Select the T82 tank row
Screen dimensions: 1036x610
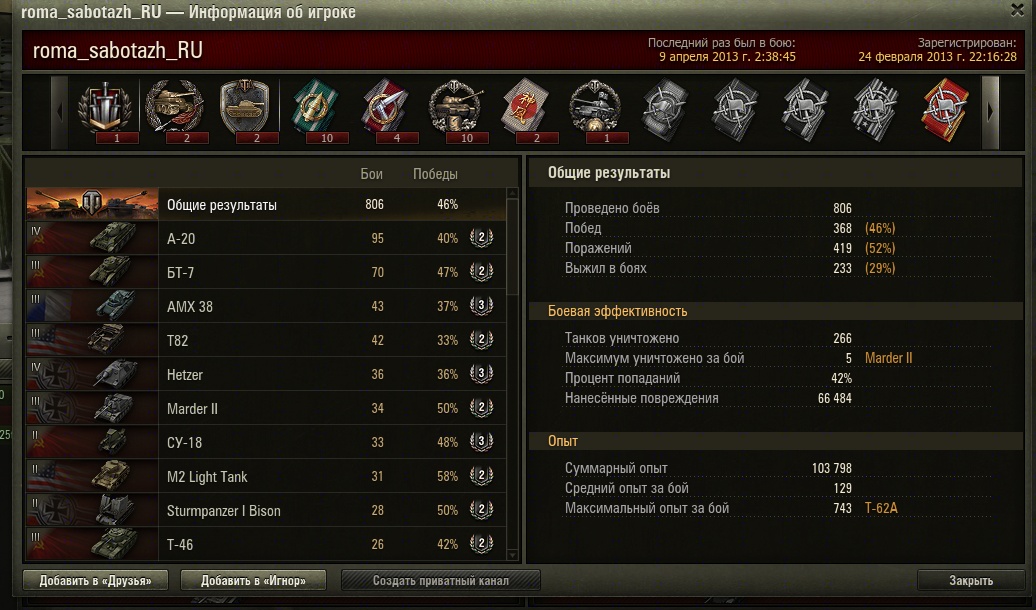click(266, 340)
